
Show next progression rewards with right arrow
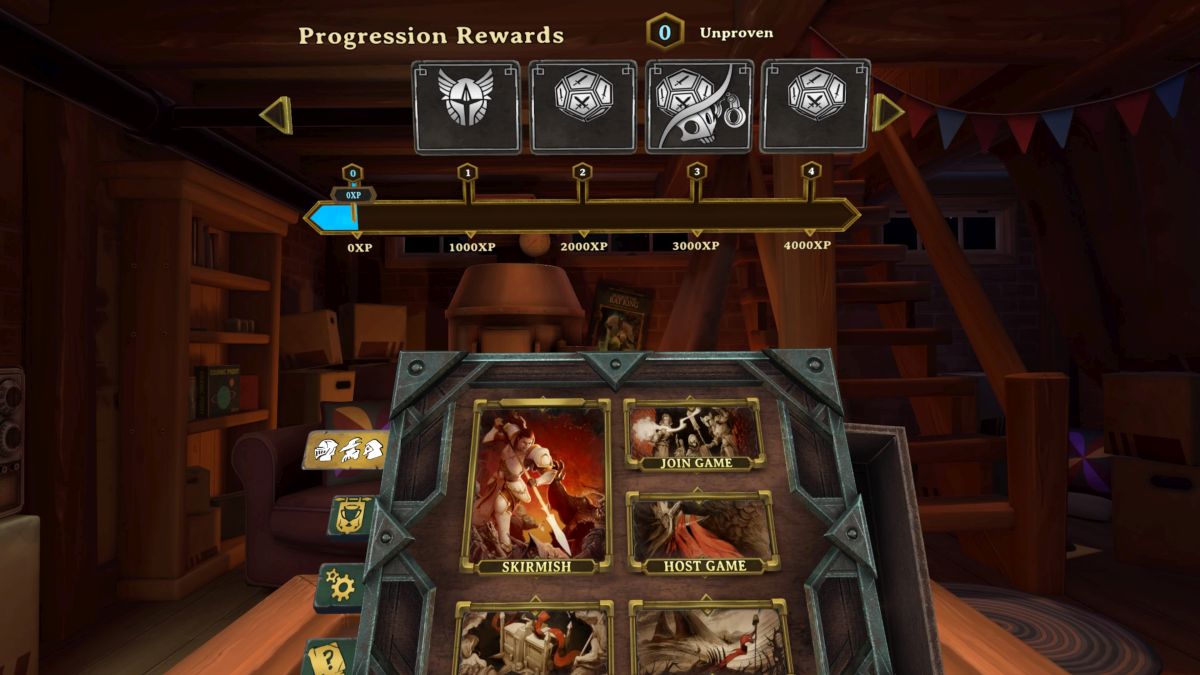[887, 112]
